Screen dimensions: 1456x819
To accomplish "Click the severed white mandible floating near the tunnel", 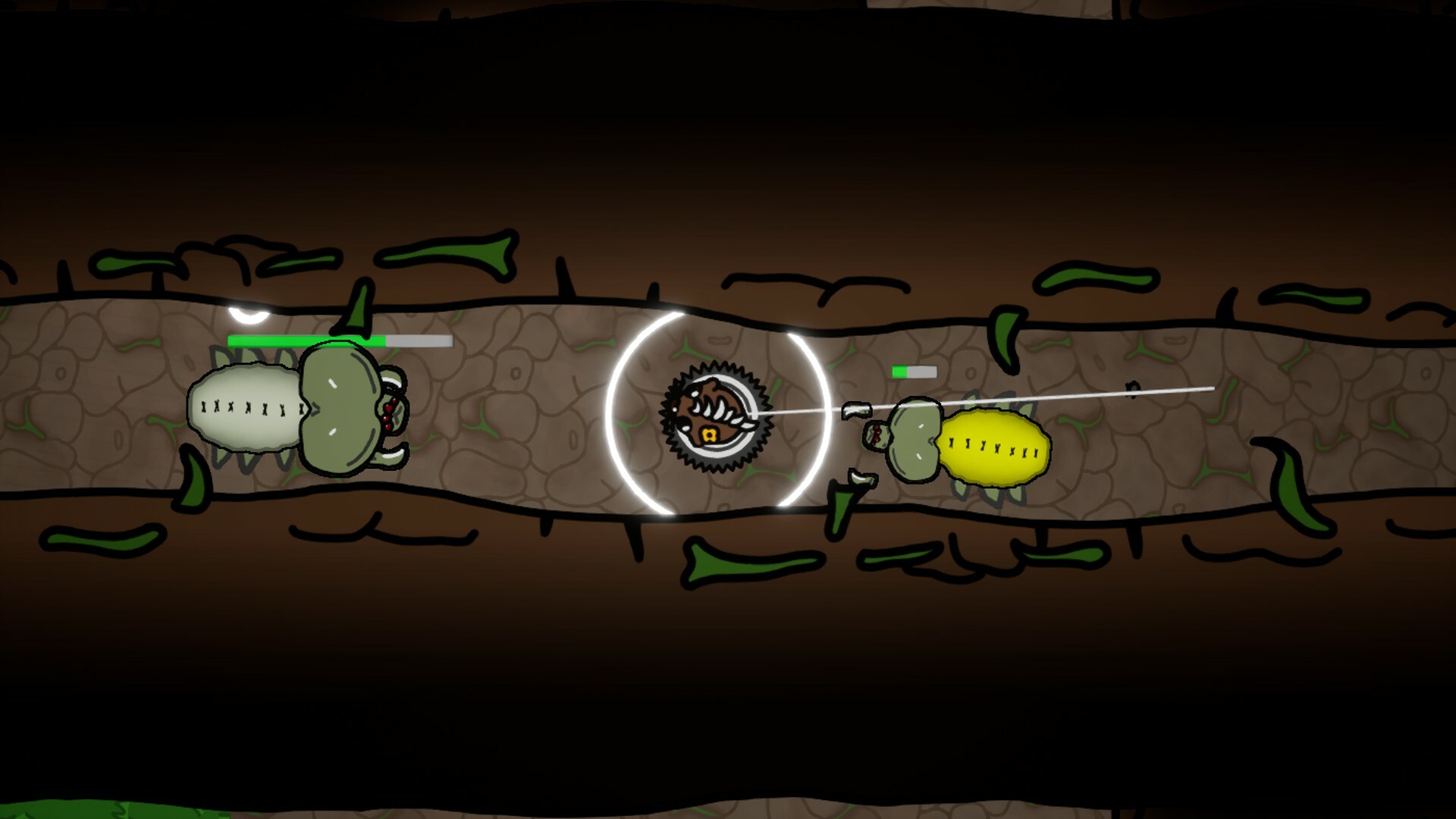I will click(x=855, y=408).
